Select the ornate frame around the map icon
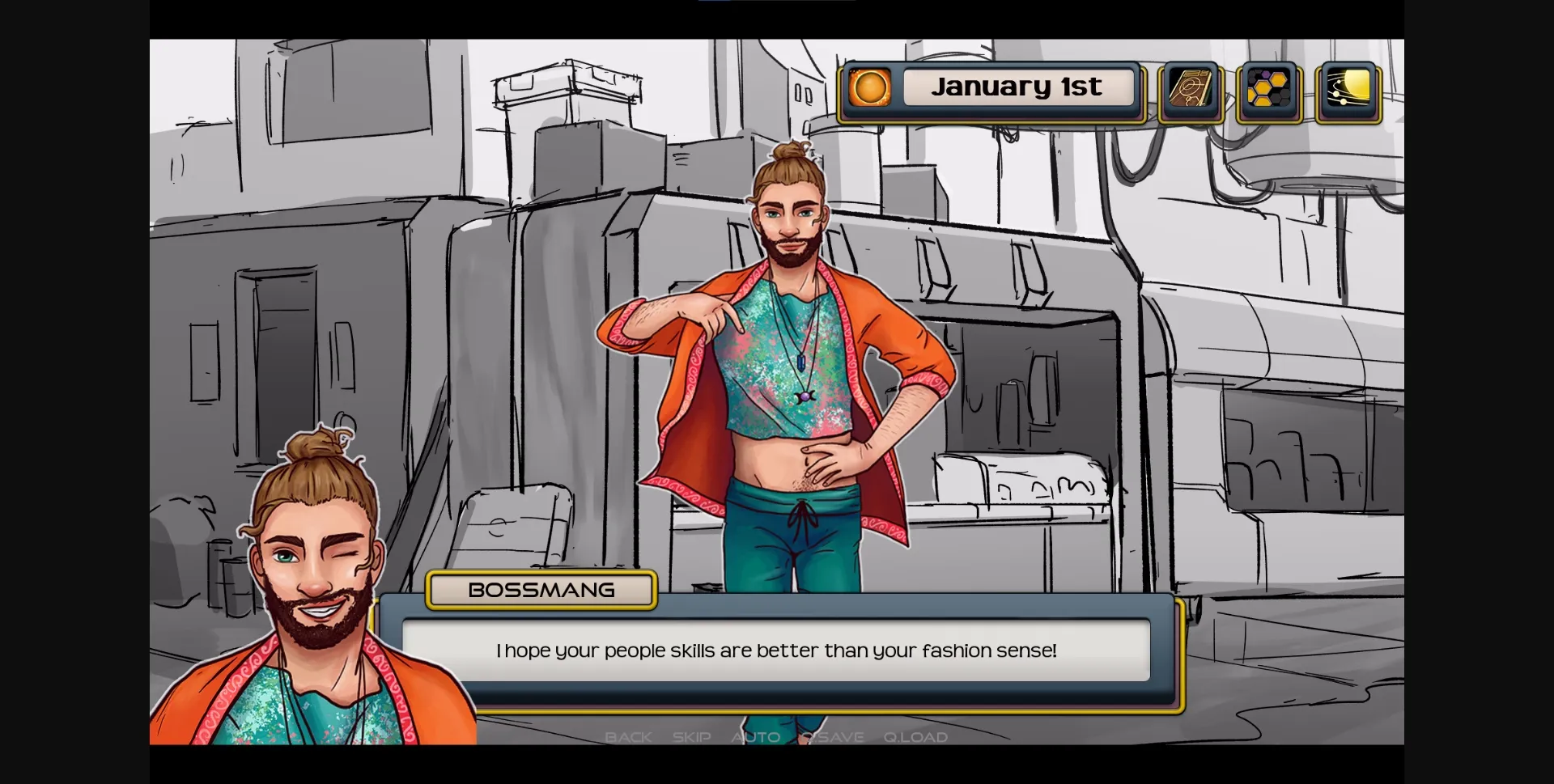 pos(1267,89)
